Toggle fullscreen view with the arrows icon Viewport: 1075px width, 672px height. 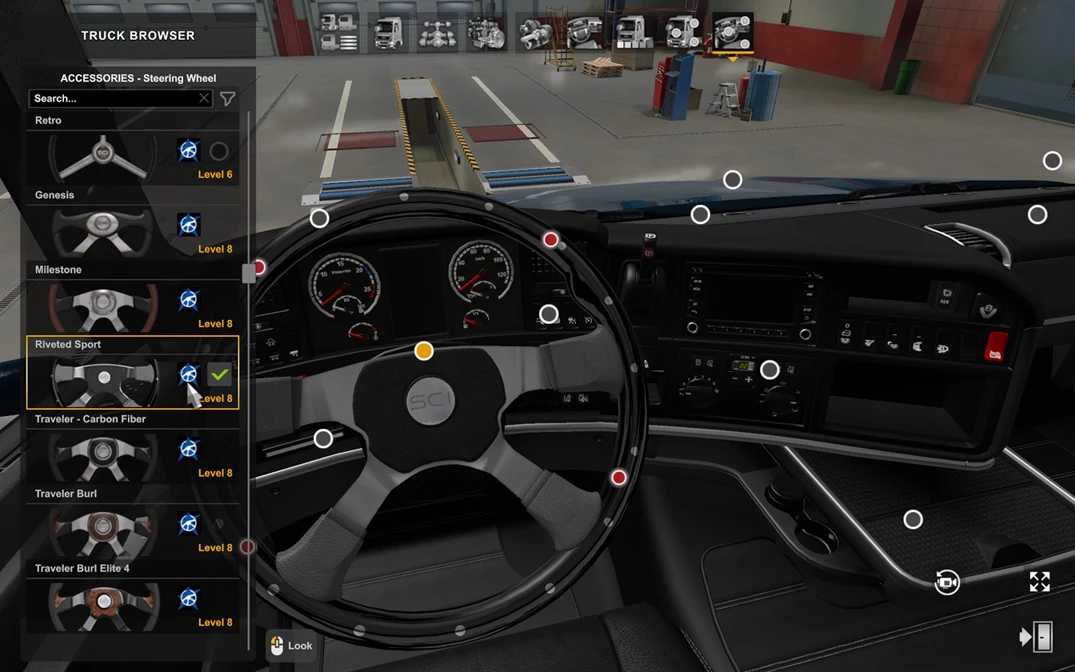pos(1040,582)
